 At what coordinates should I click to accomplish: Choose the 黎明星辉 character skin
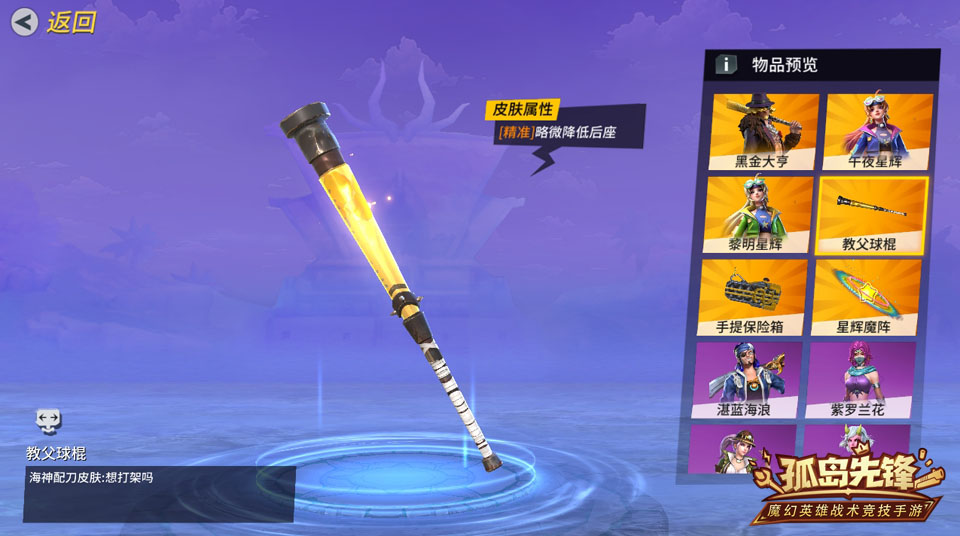coord(756,214)
